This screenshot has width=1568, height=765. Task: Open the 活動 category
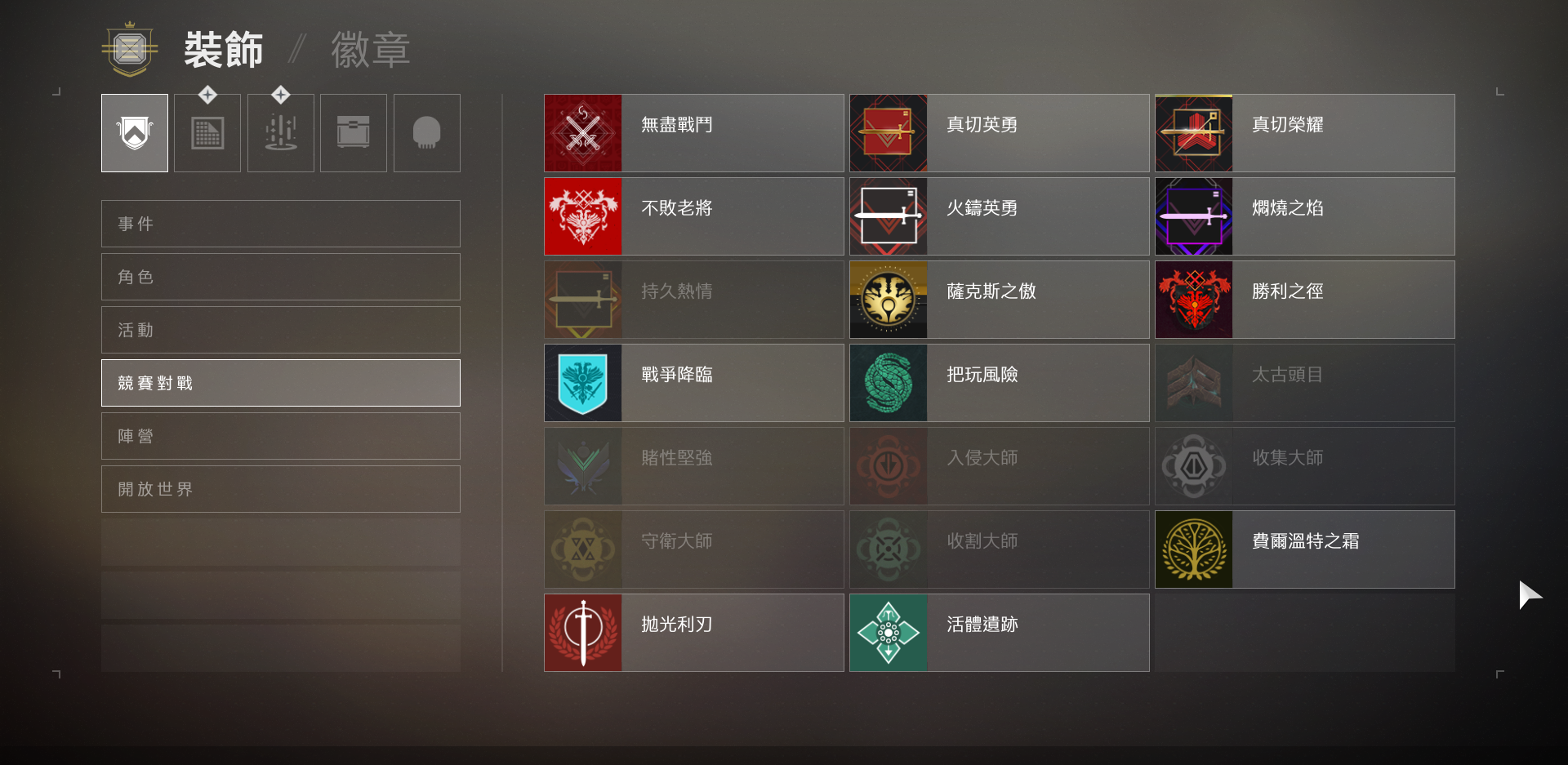(280, 330)
